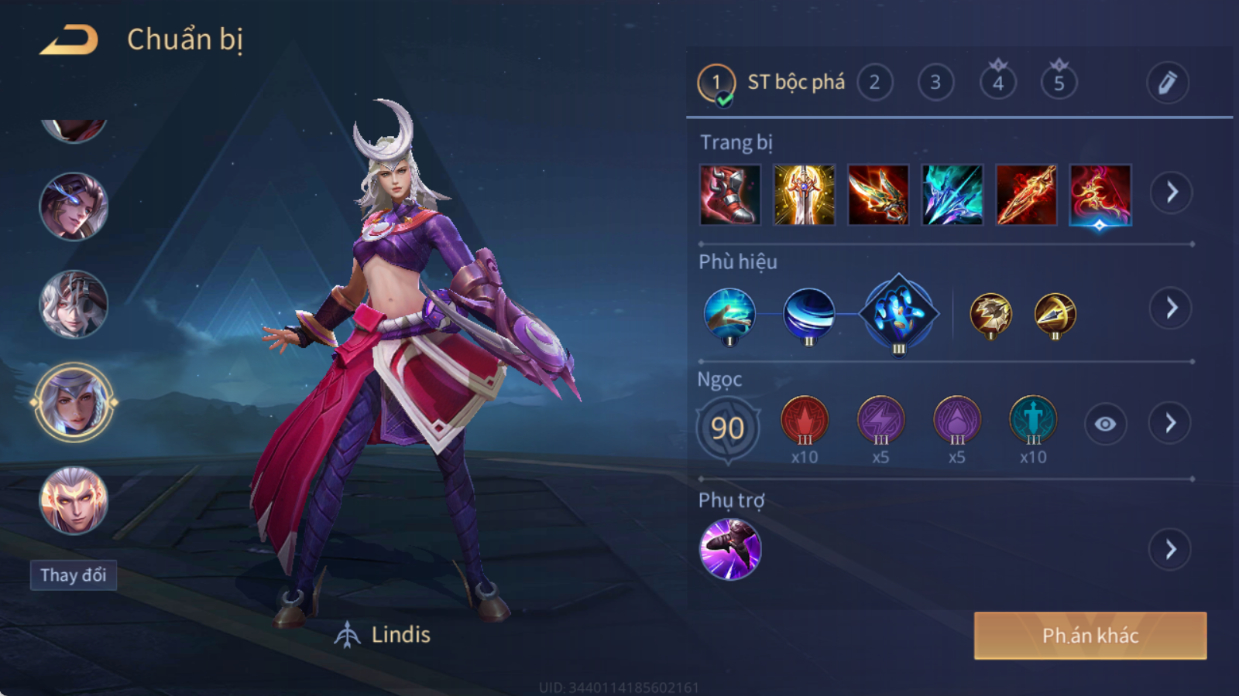Open build preset 5

(x=1059, y=82)
